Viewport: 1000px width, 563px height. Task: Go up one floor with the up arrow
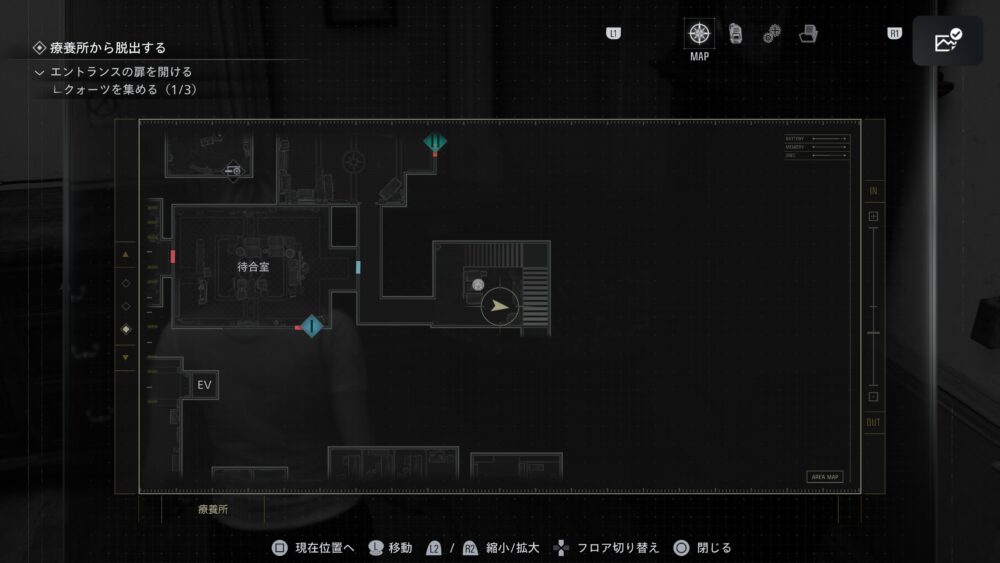point(125,255)
